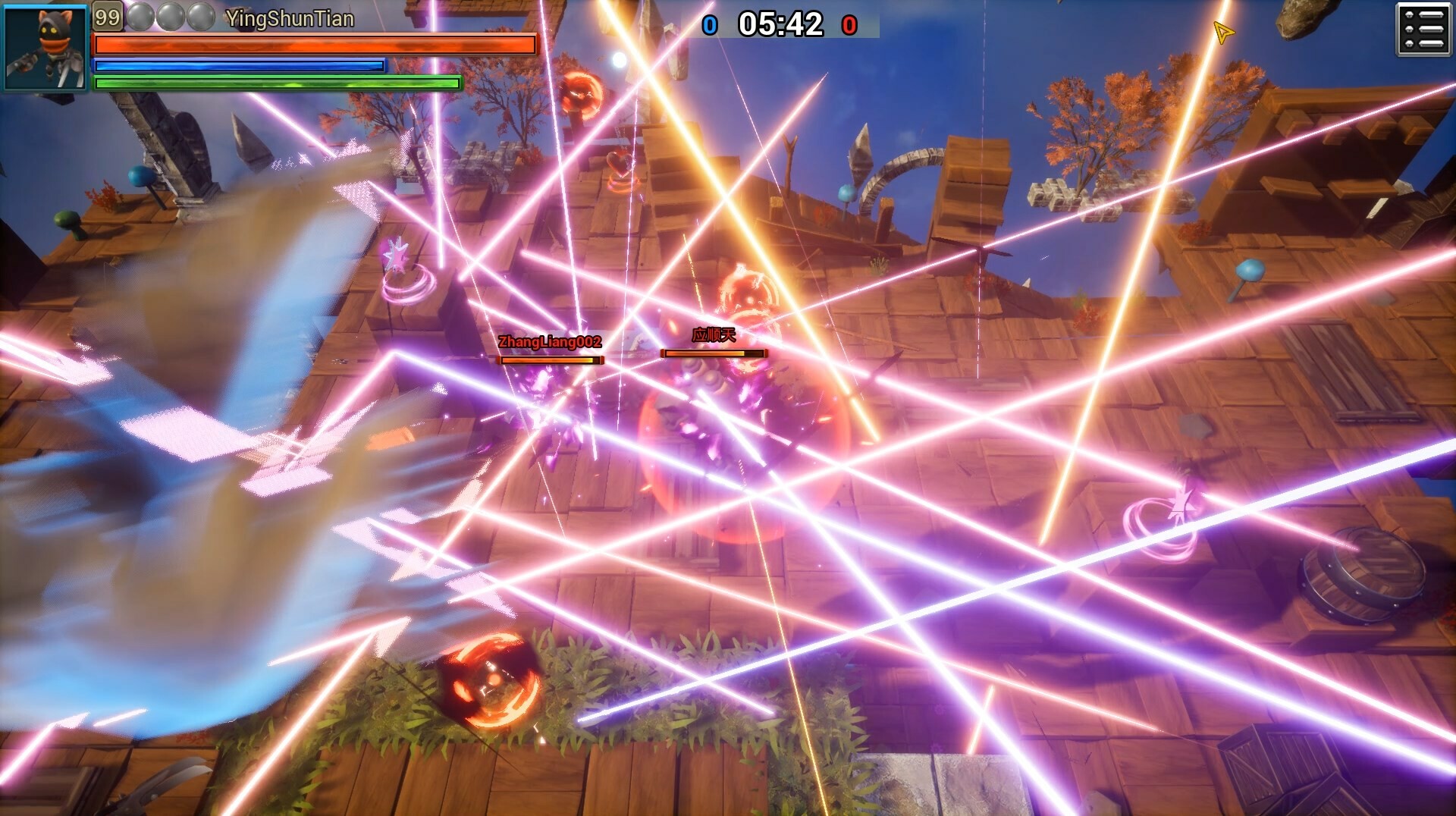Click the blue team score indicator
The image size is (1456, 816).
(x=709, y=25)
